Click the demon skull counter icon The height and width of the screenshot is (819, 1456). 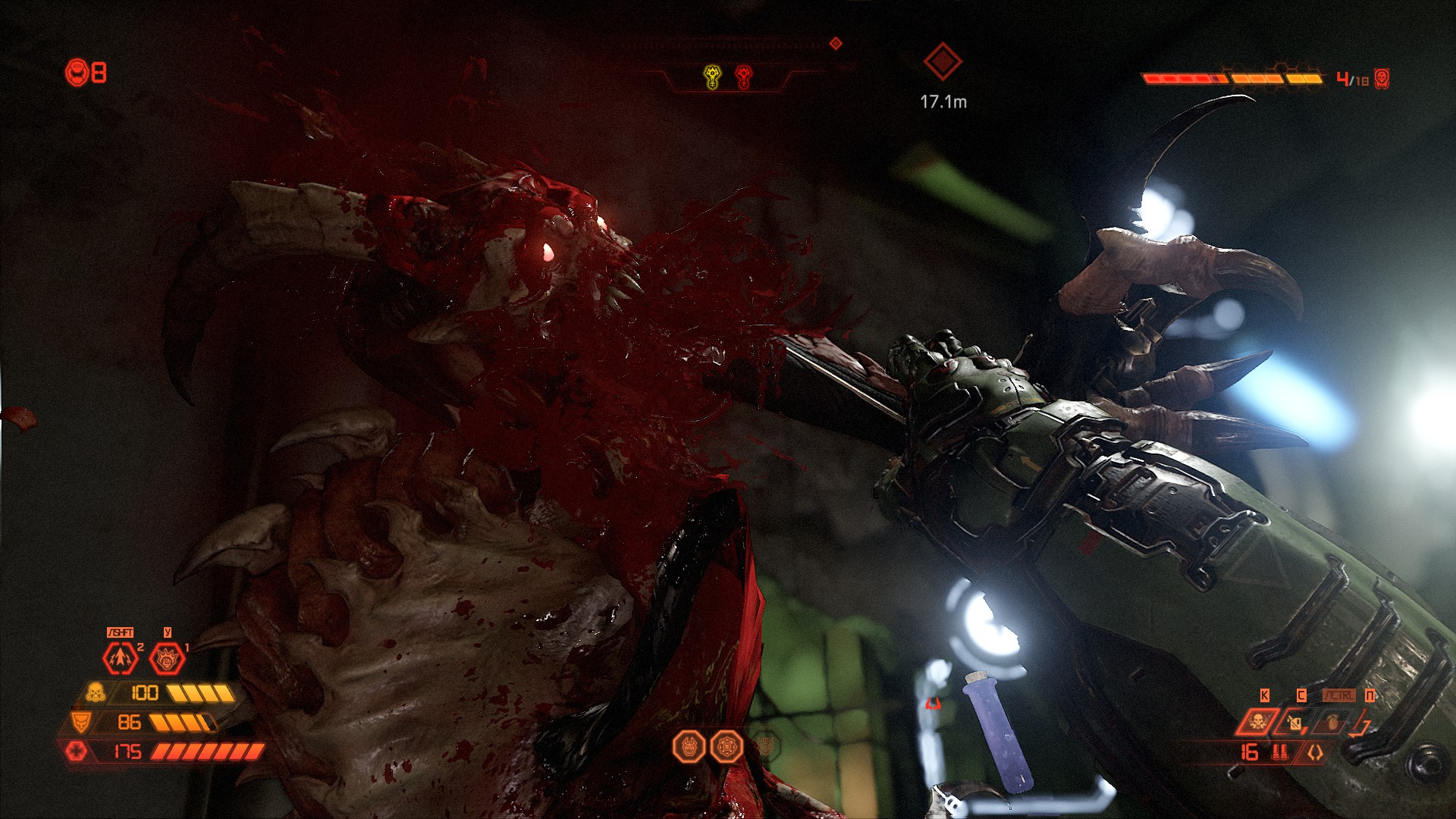[1382, 79]
